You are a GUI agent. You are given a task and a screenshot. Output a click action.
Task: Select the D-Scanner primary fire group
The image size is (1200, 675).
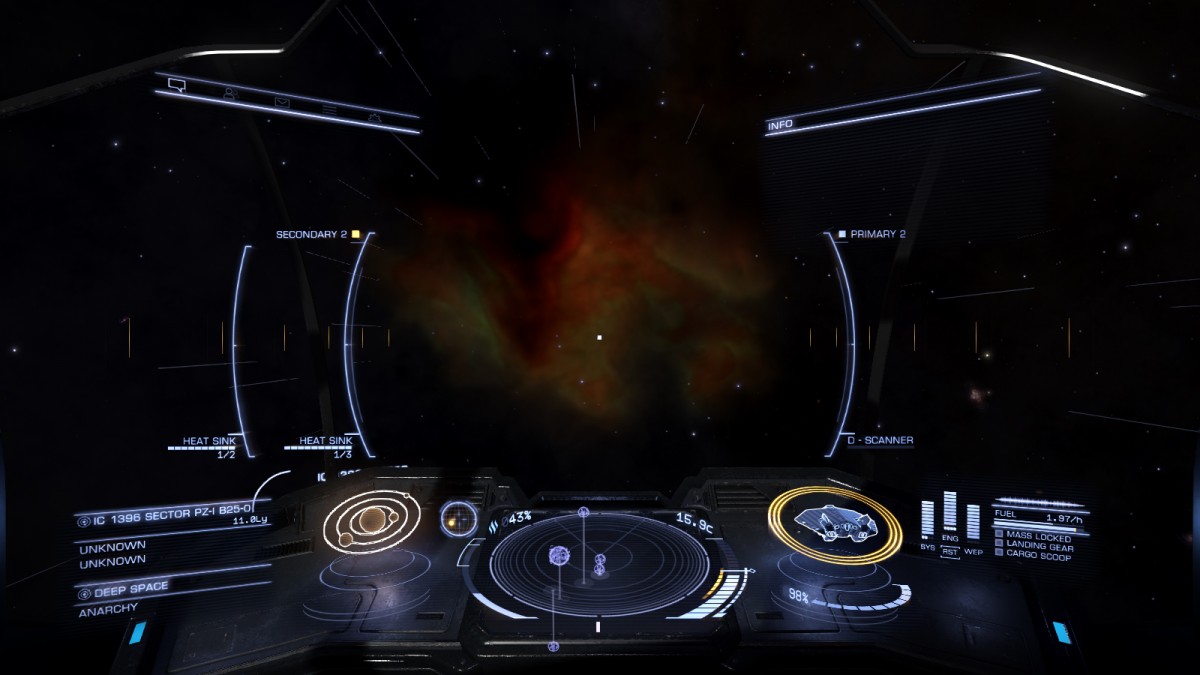click(880, 440)
